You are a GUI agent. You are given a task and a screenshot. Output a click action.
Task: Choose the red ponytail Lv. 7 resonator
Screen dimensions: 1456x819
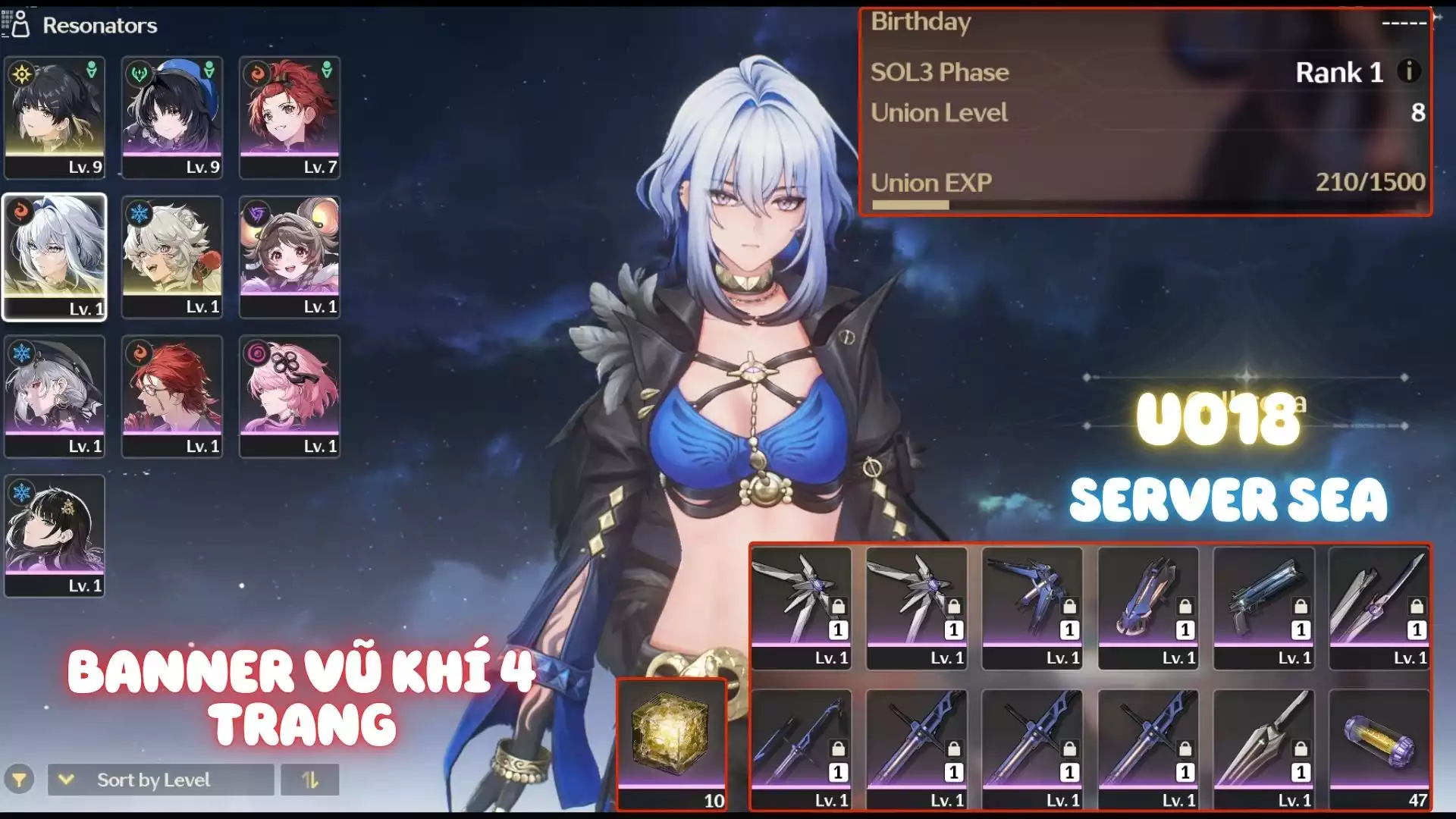tap(290, 118)
